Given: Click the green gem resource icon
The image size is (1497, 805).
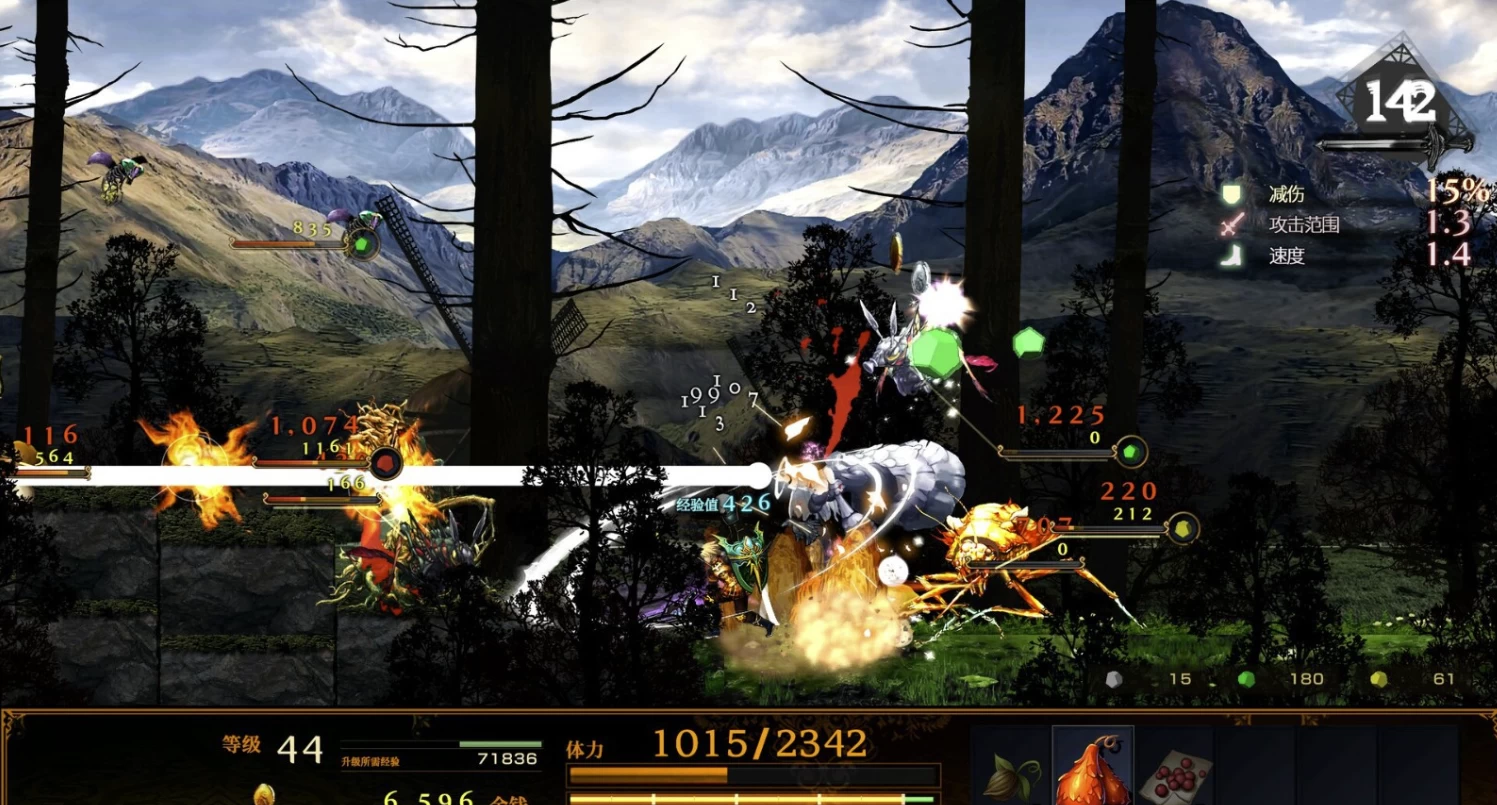Looking at the screenshot, I should coord(1246,679).
